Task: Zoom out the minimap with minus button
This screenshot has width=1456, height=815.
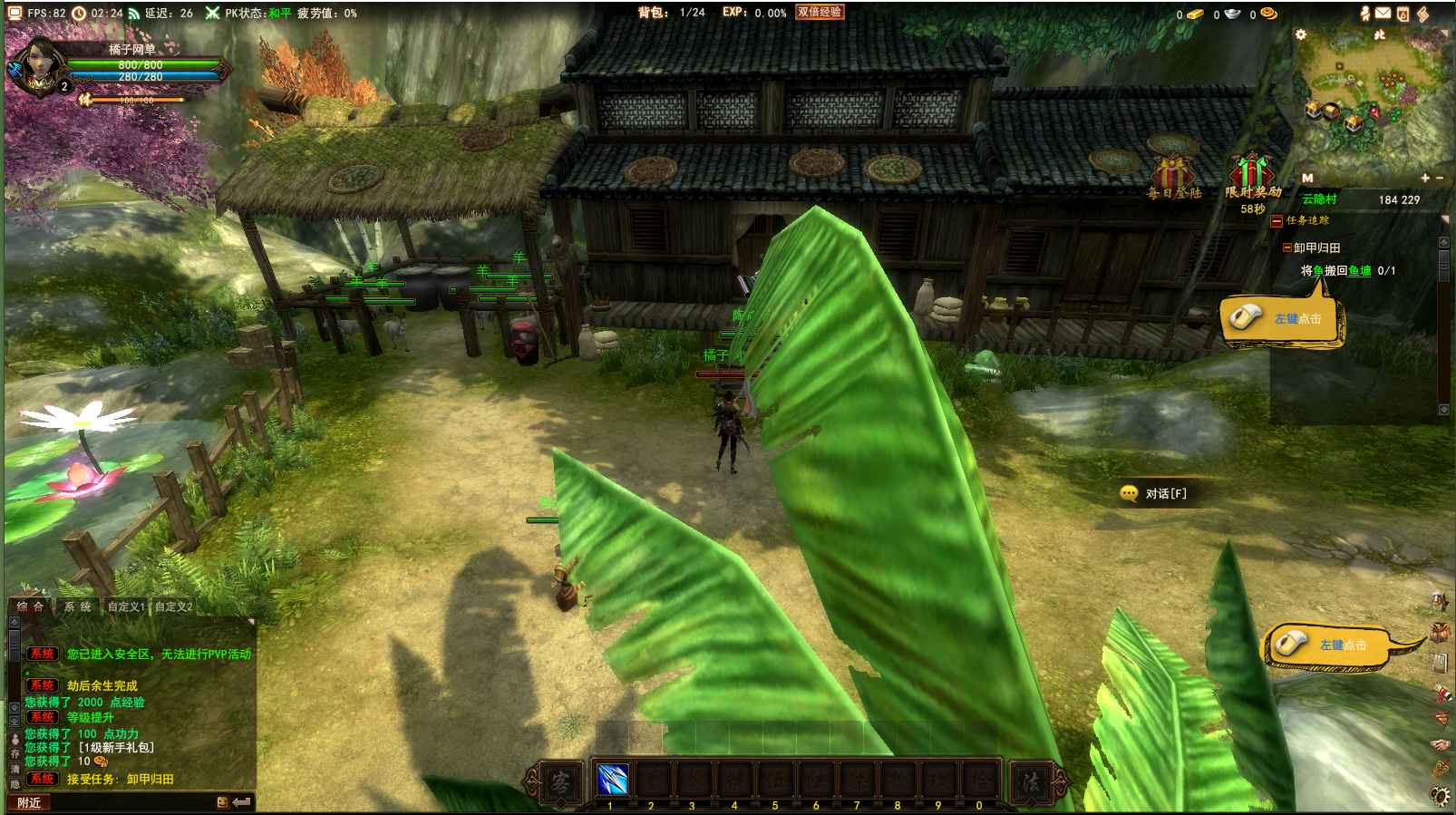Action: pos(1440,179)
